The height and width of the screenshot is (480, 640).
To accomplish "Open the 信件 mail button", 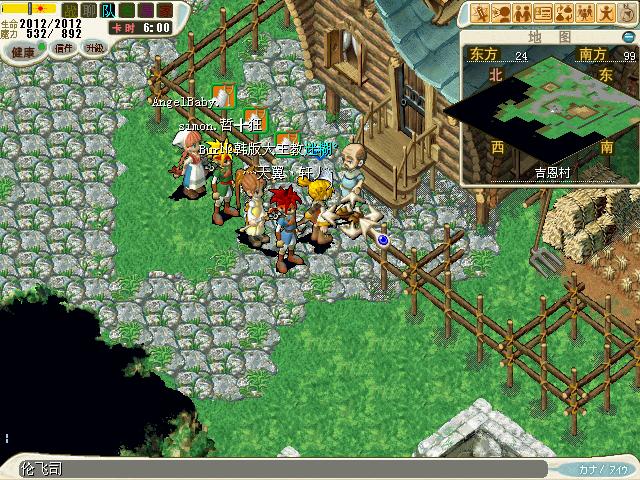I will (62, 47).
